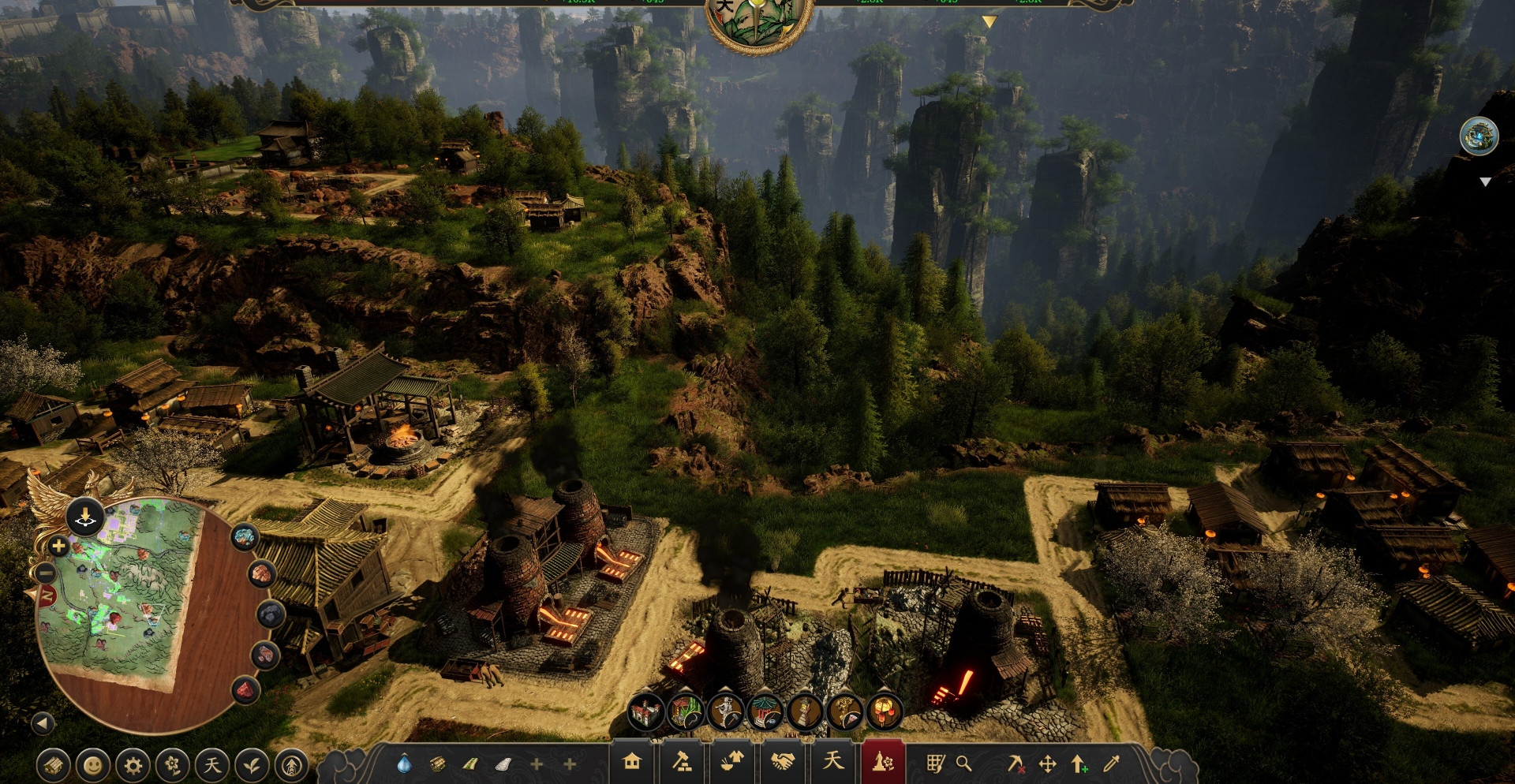Activate the pickaxe demolish tool

[1015, 763]
